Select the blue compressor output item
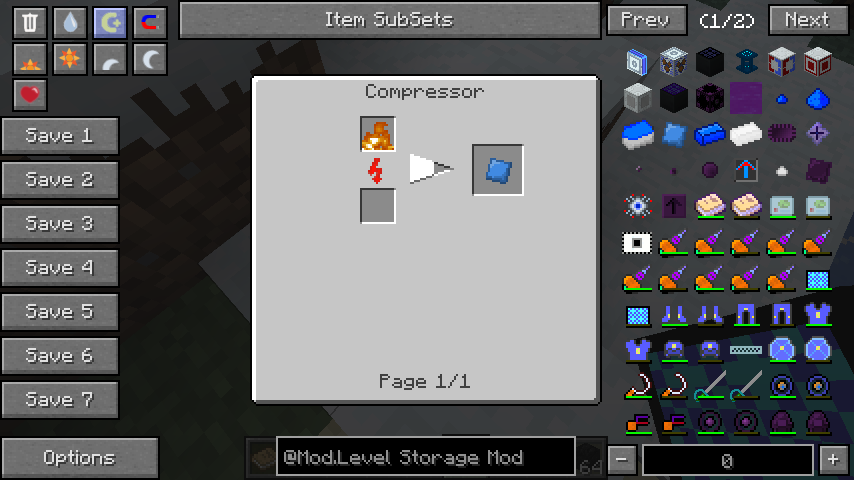Image resolution: width=854 pixels, height=480 pixels. pos(498,170)
